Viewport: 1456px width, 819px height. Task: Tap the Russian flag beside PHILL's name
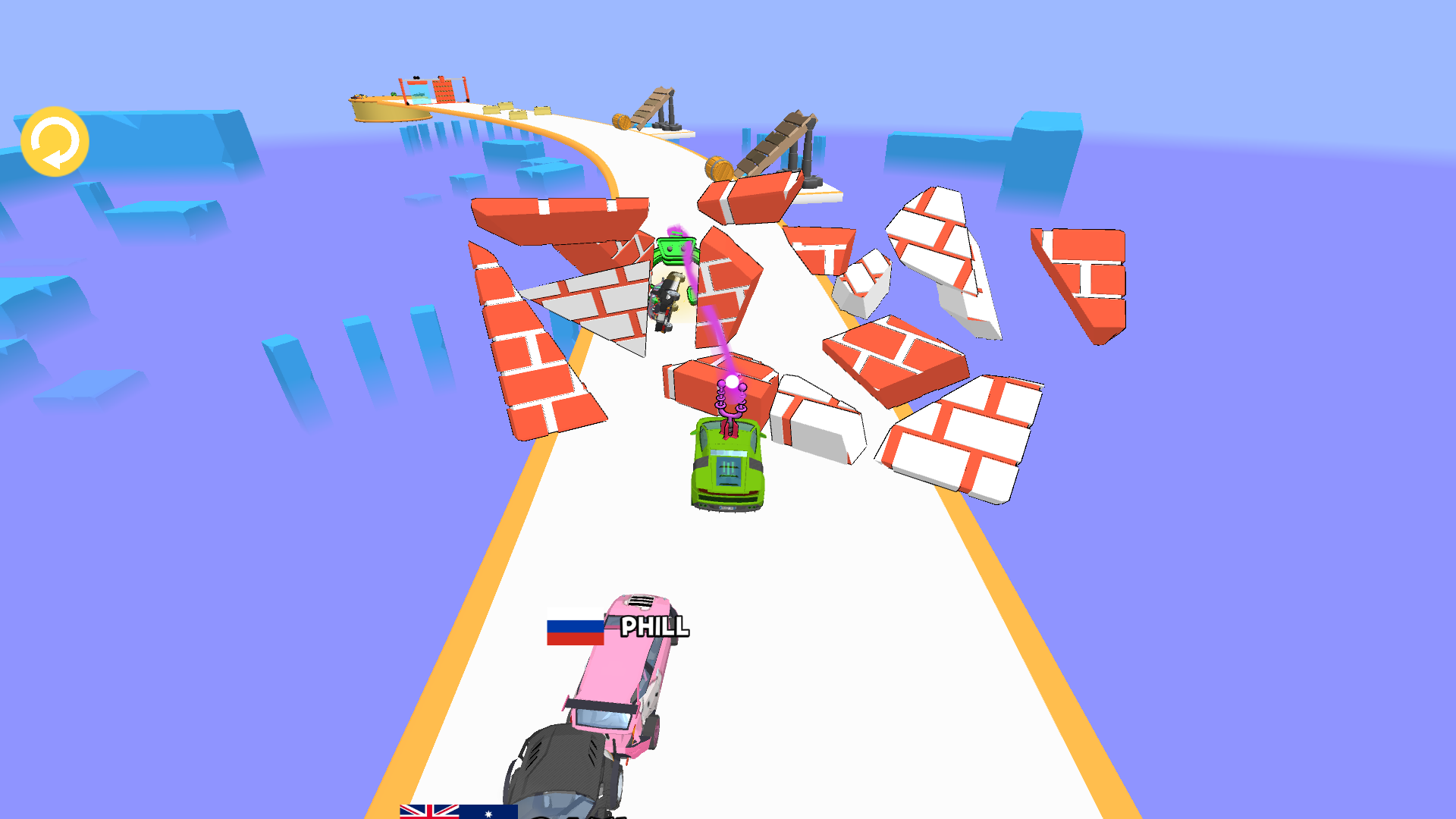(574, 628)
